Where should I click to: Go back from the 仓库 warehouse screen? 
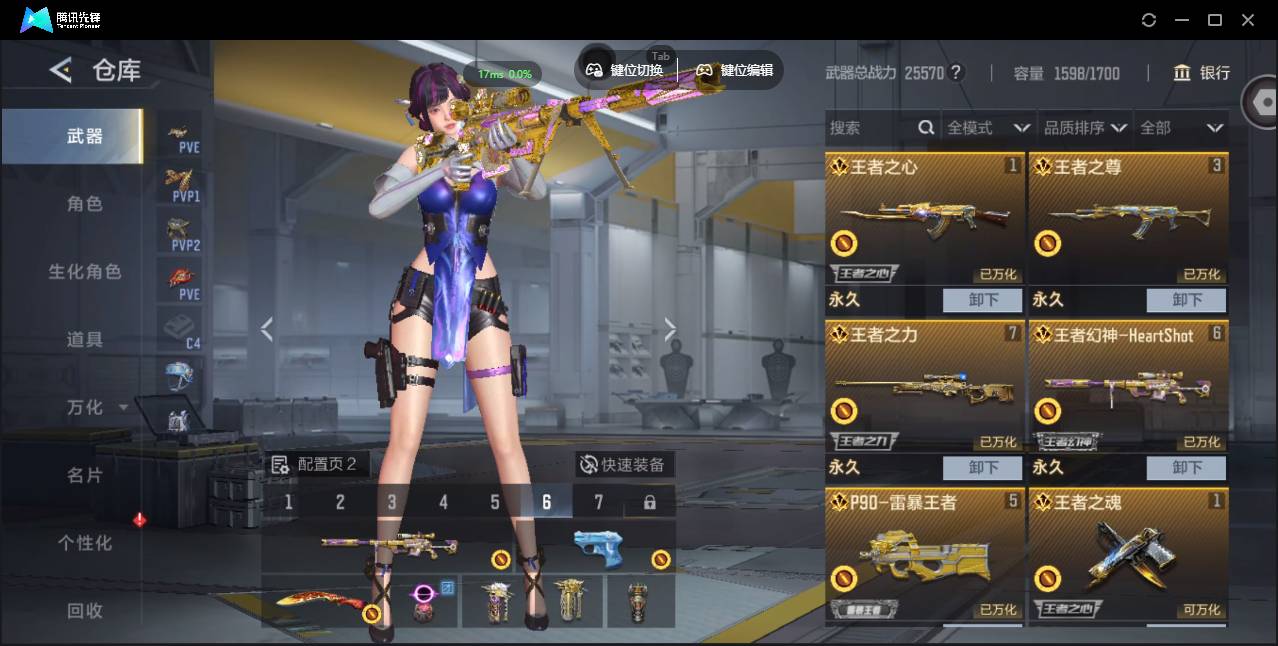pyautogui.click(x=61, y=70)
